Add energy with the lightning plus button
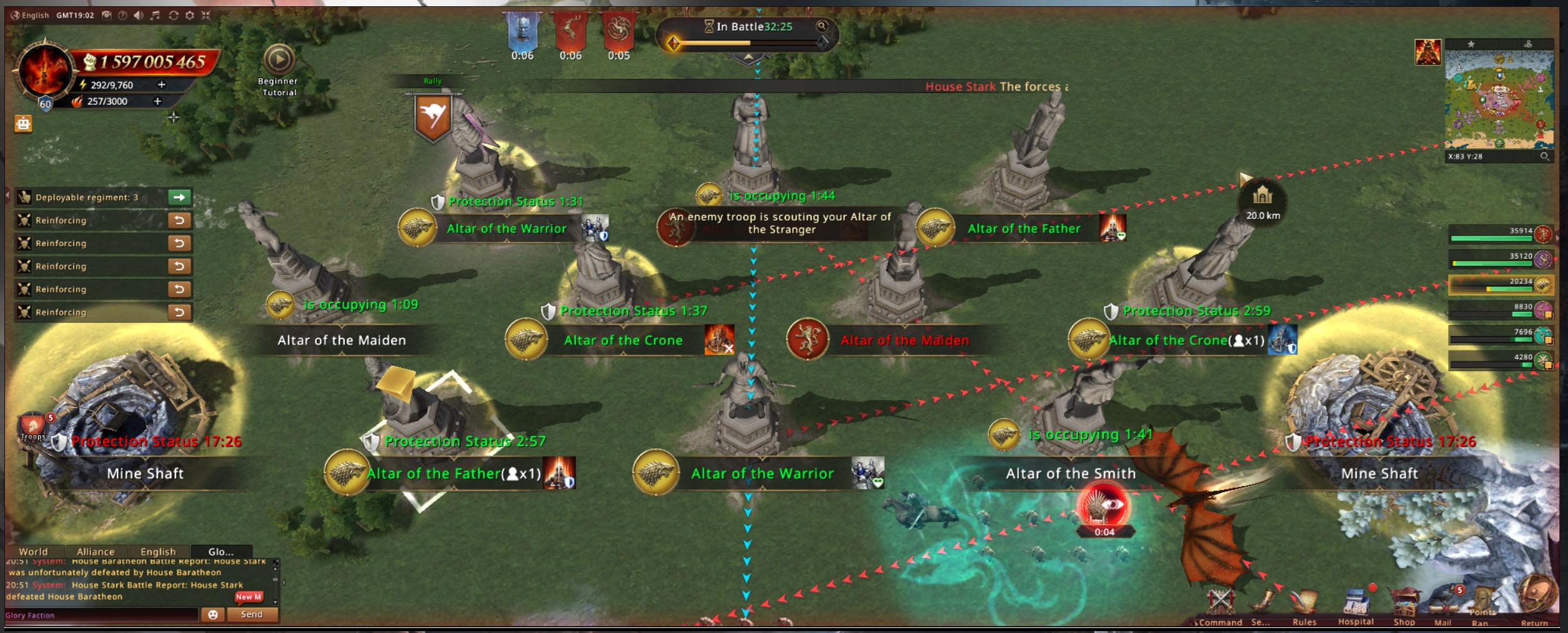This screenshot has width=1568, height=633. (x=161, y=84)
